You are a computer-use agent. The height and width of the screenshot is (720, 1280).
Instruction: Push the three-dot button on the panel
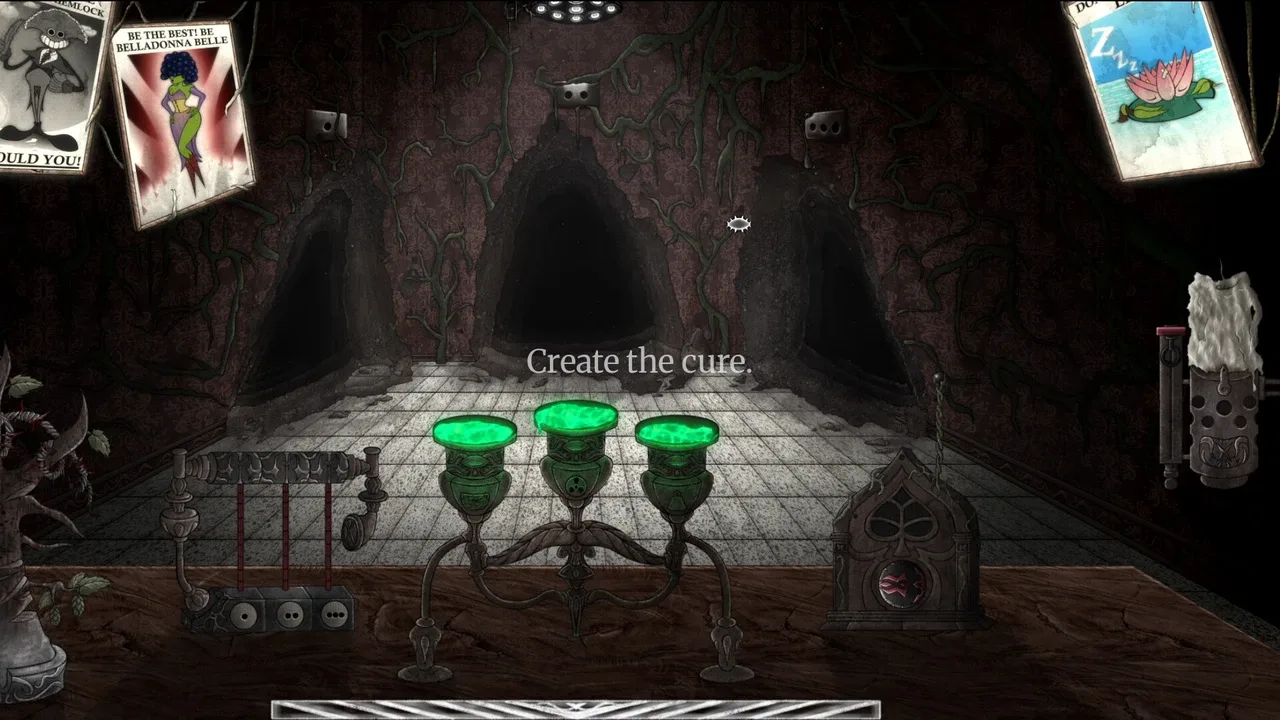[335, 614]
